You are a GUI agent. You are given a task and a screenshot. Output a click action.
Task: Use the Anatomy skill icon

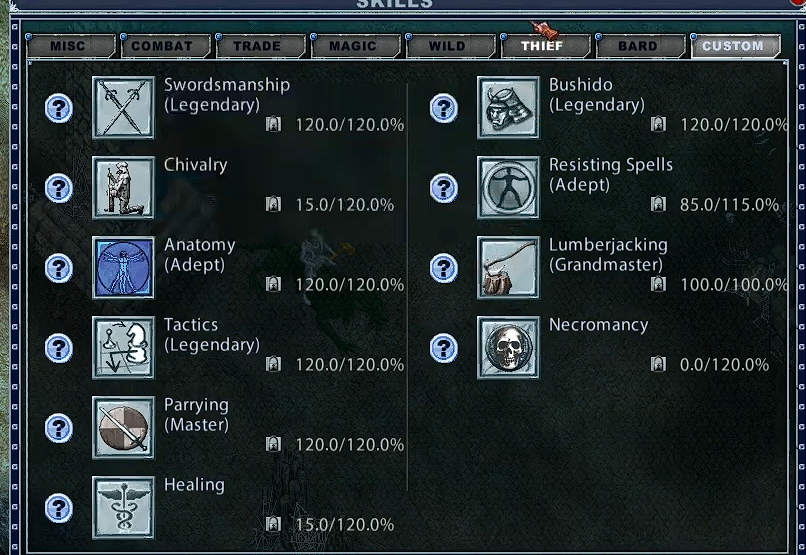click(123, 268)
